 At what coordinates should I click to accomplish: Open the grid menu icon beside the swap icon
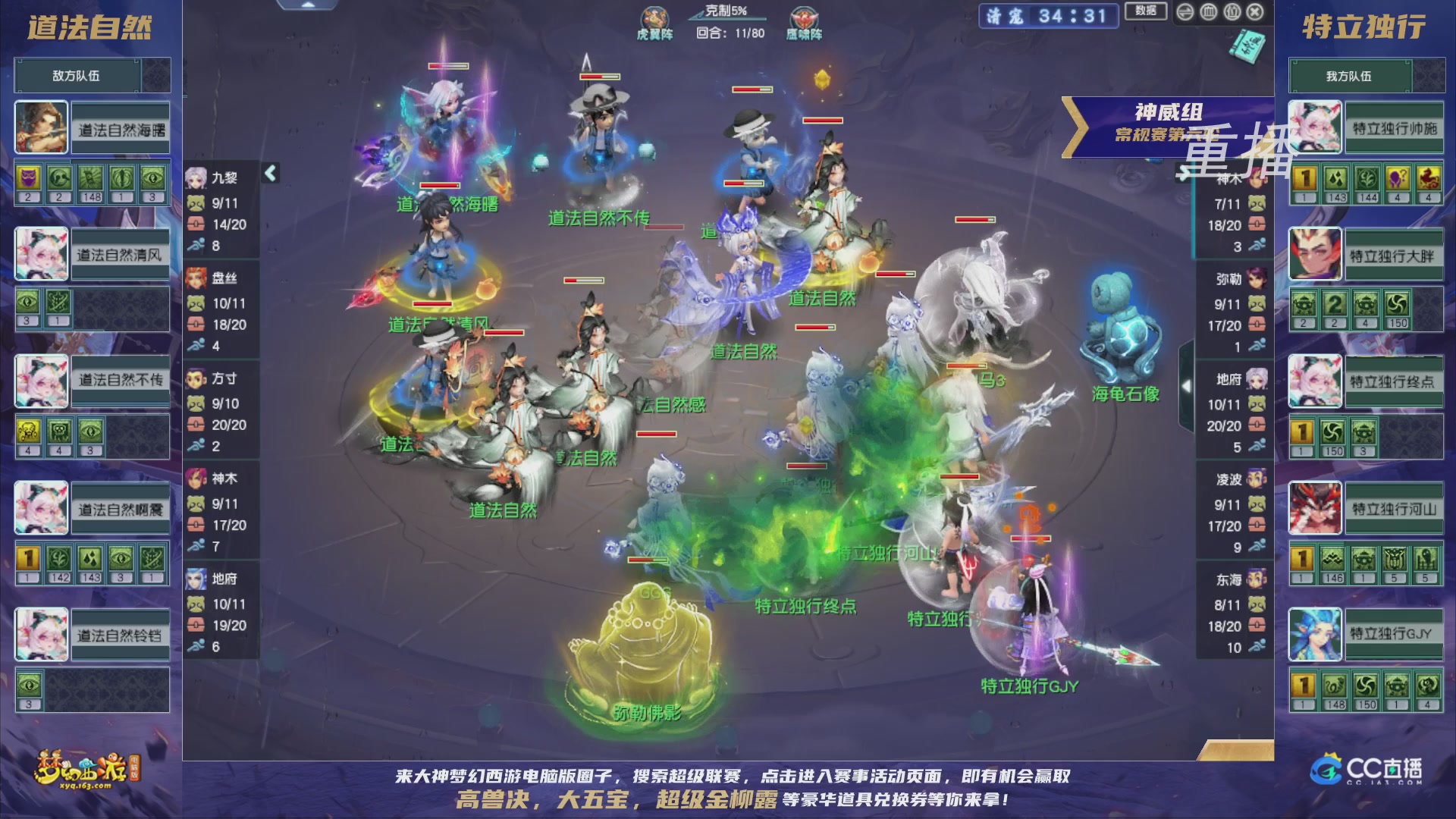coord(1209,12)
